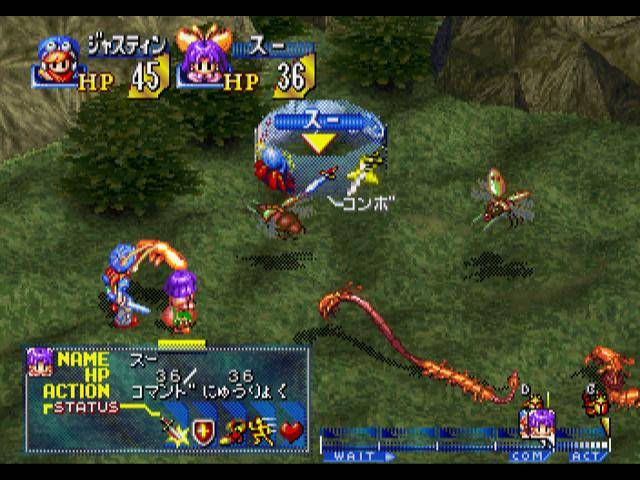Screen dimensions: 640x480
Task: Click the yellow running figure status icon
Action: pos(262,431)
